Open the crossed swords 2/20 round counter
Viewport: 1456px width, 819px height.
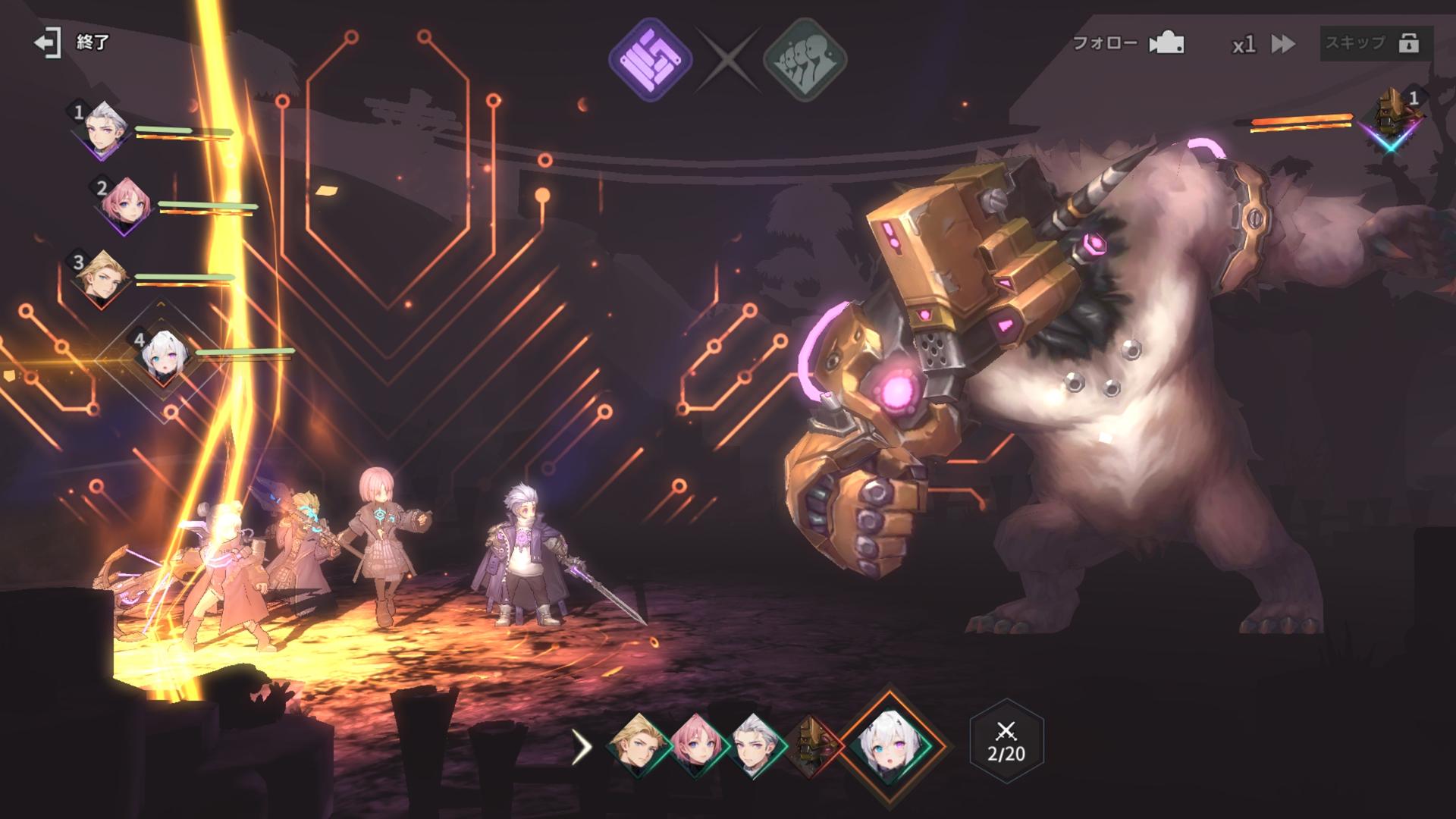[1006, 741]
